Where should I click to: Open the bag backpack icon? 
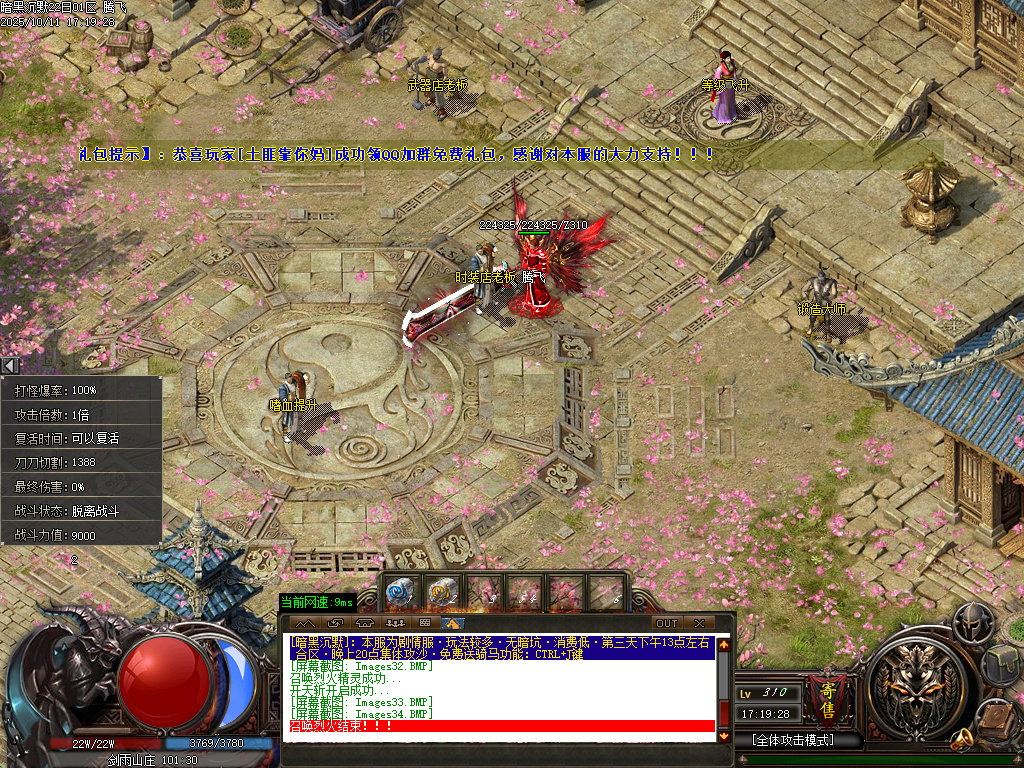tap(1000, 662)
